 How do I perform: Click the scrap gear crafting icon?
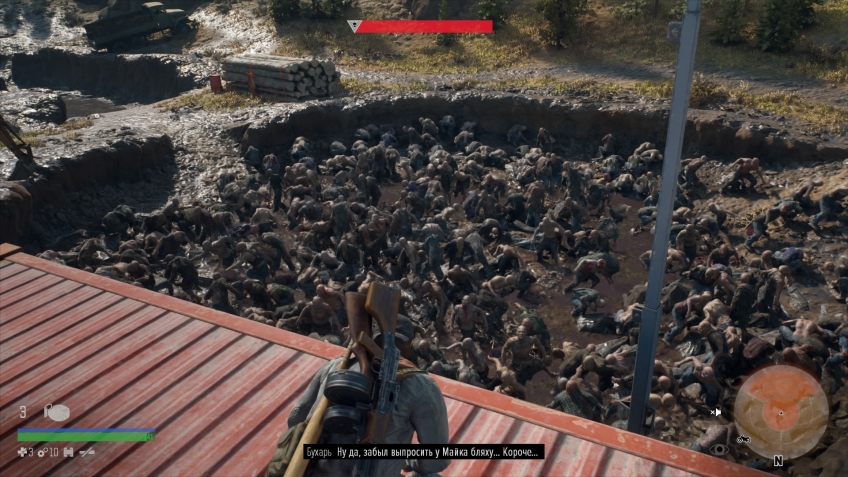point(42,452)
